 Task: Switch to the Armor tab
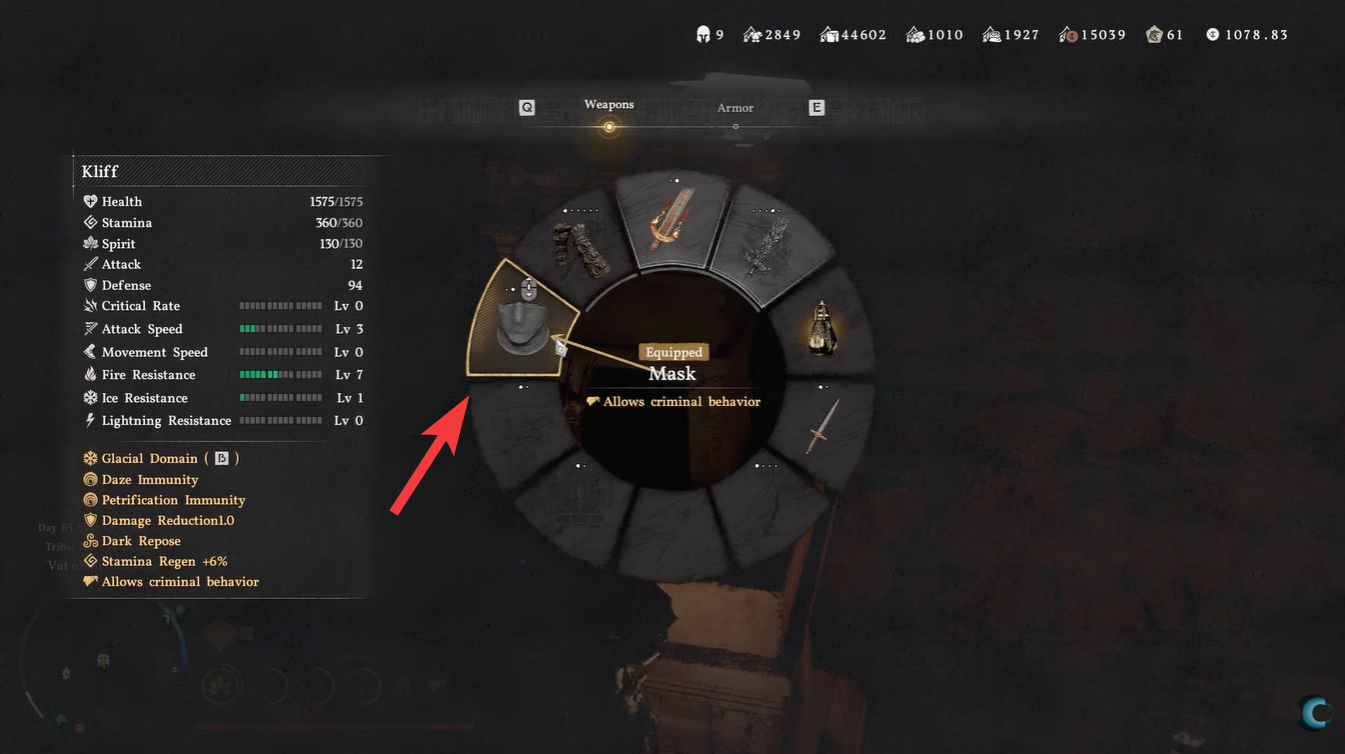(x=735, y=108)
